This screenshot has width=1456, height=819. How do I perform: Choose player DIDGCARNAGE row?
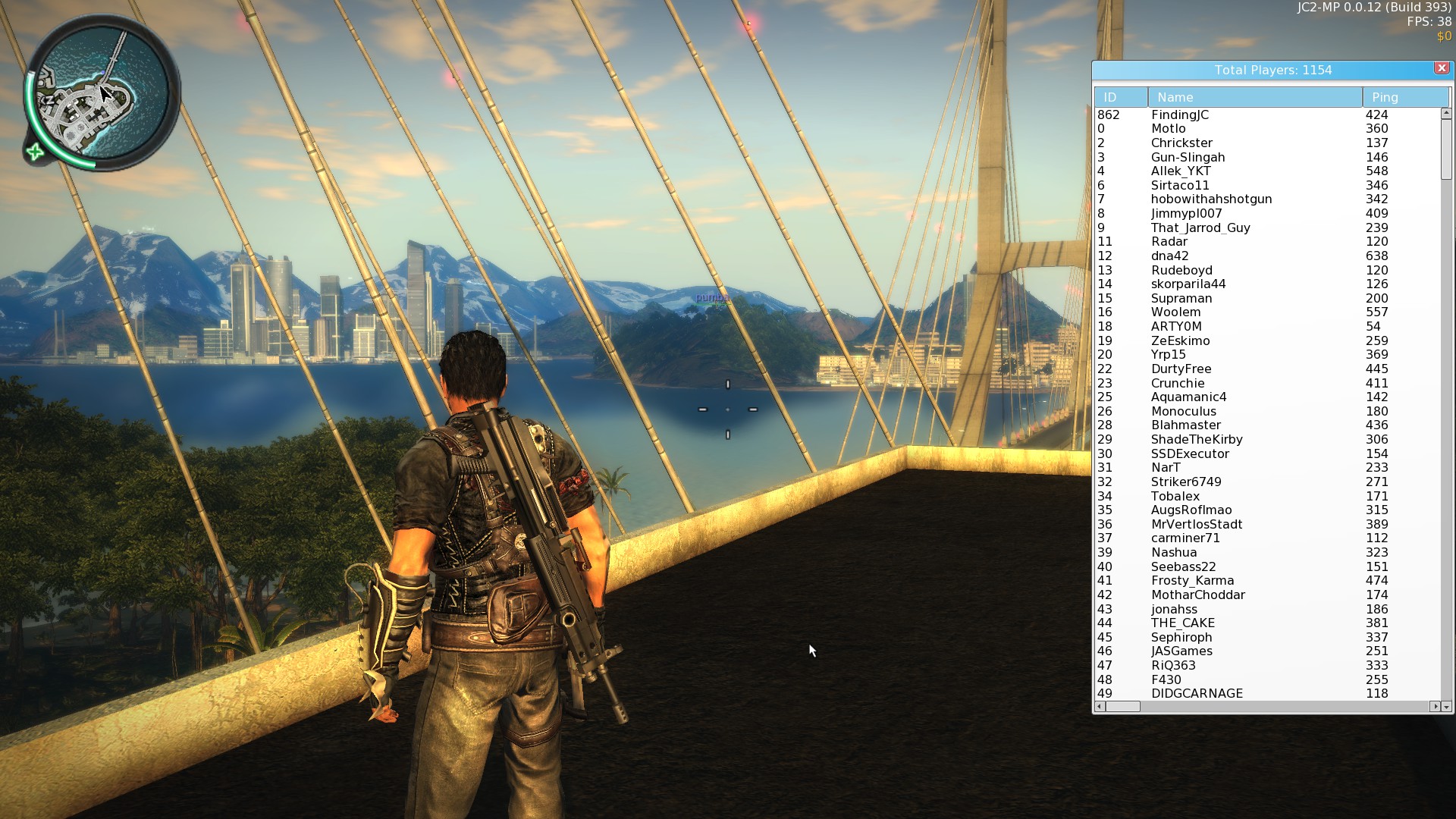[1197, 694]
